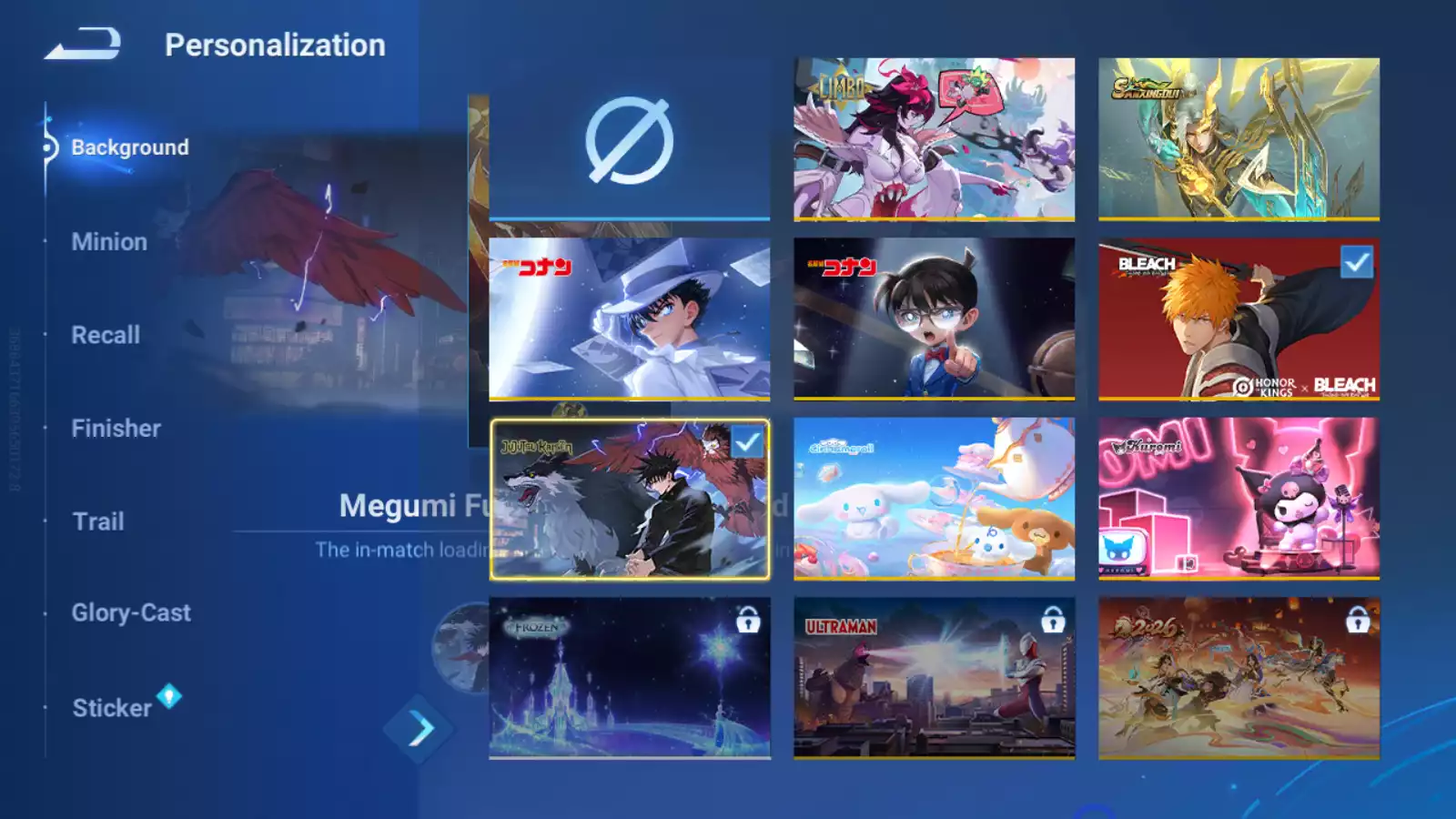Pick the Bleach Ichigo background
This screenshot has height=819, width=1456.
coord(1239,318)
